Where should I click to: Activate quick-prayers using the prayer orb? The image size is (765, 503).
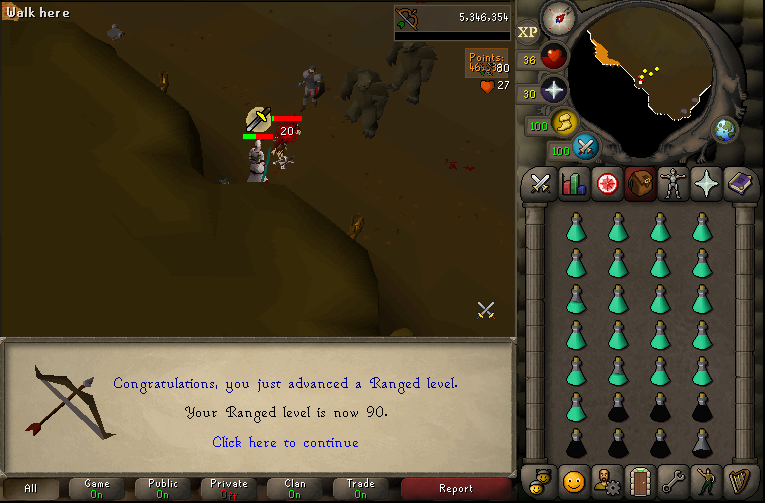[553, 91]
